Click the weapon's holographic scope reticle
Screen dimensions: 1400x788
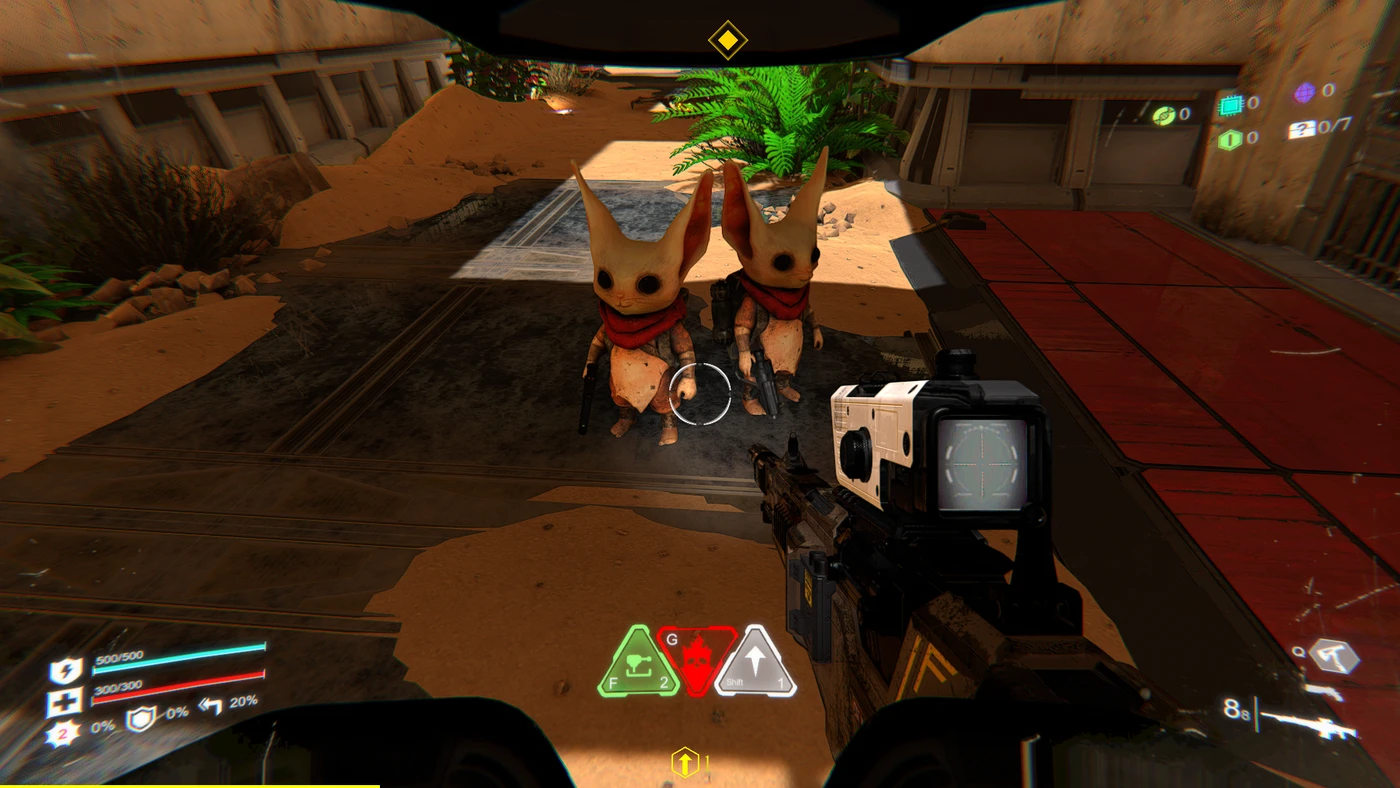tap(983, 465)
